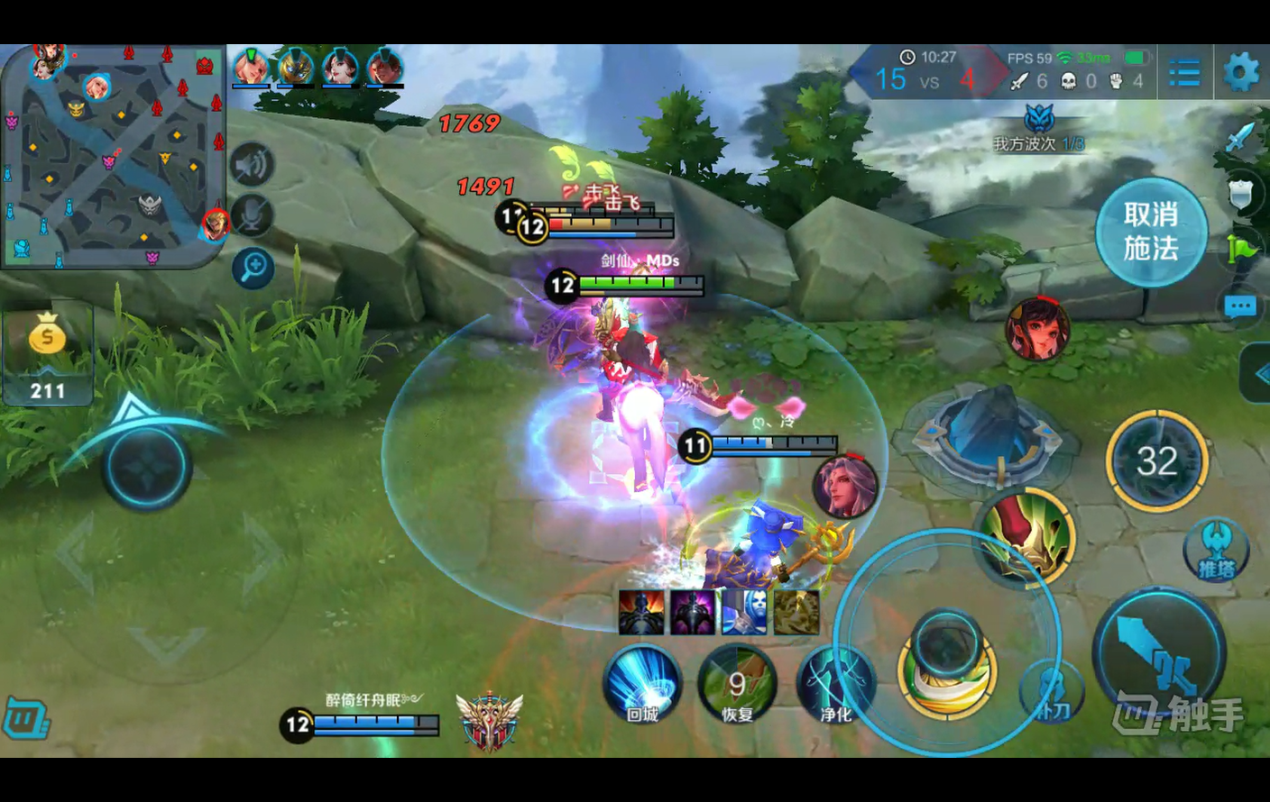This screenshot has height=802, width=1270.
Task: Trigger the ultimate skill showing 32 cooldown
Action: [1157, 461]
